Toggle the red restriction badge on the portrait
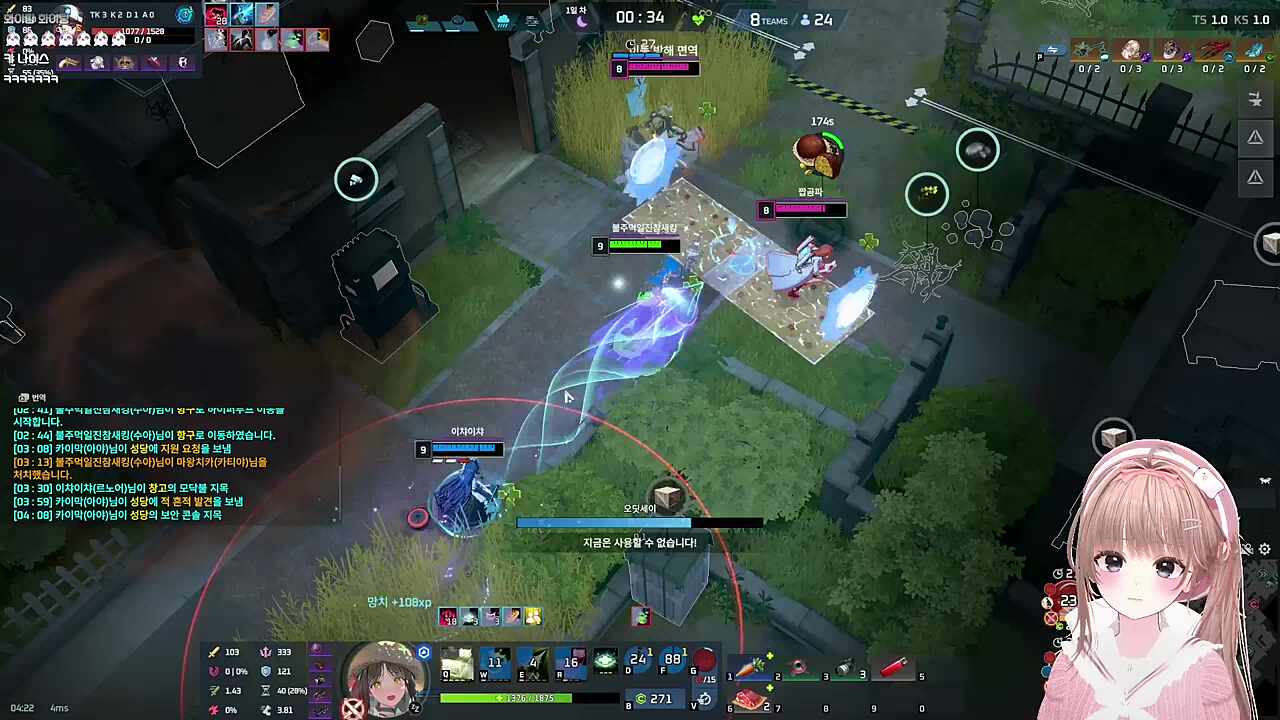The width and height of the screenshot is (1280, 720). click(352, 707)
